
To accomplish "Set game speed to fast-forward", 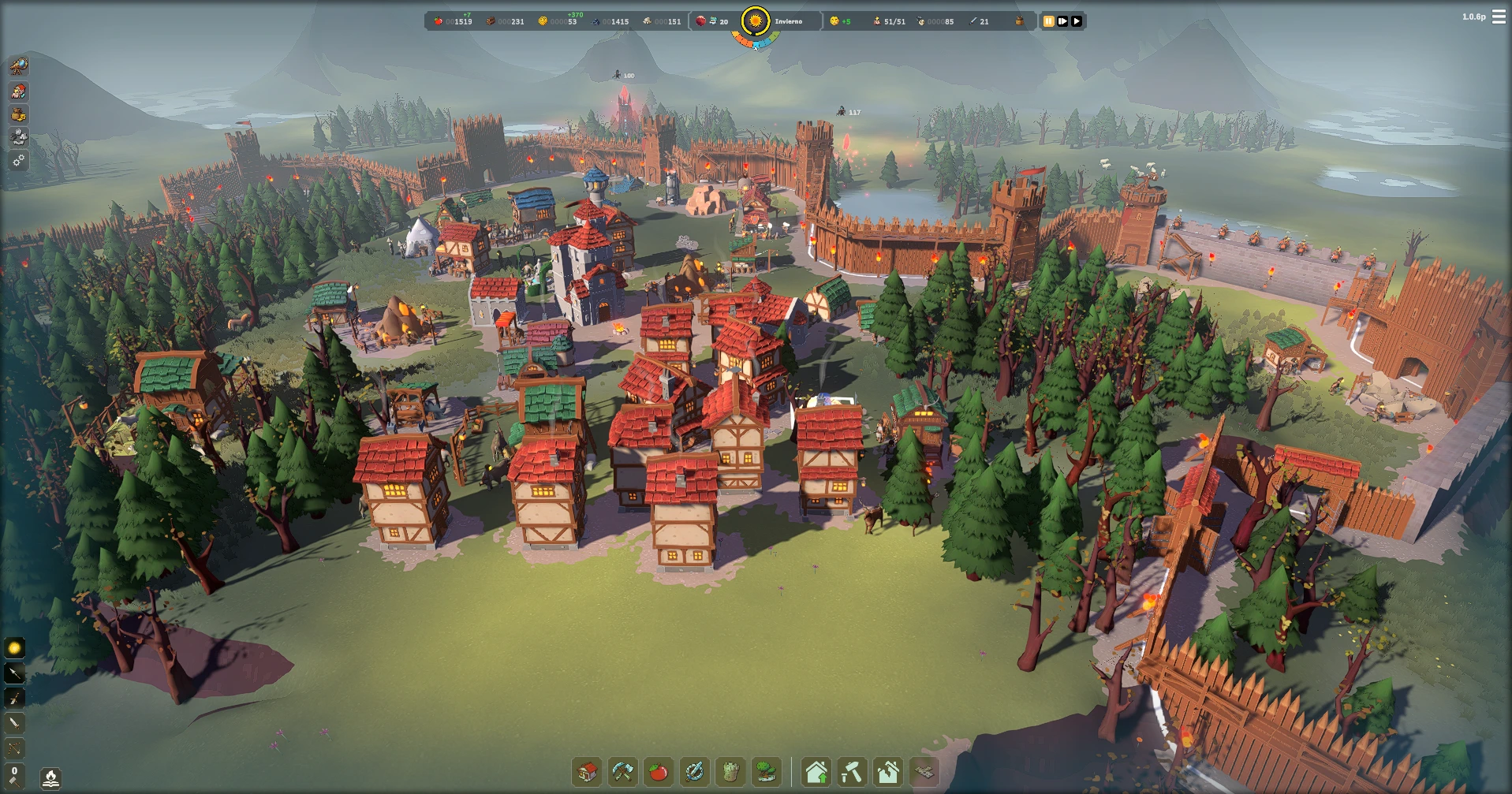I will click(x=1062, y=21).
